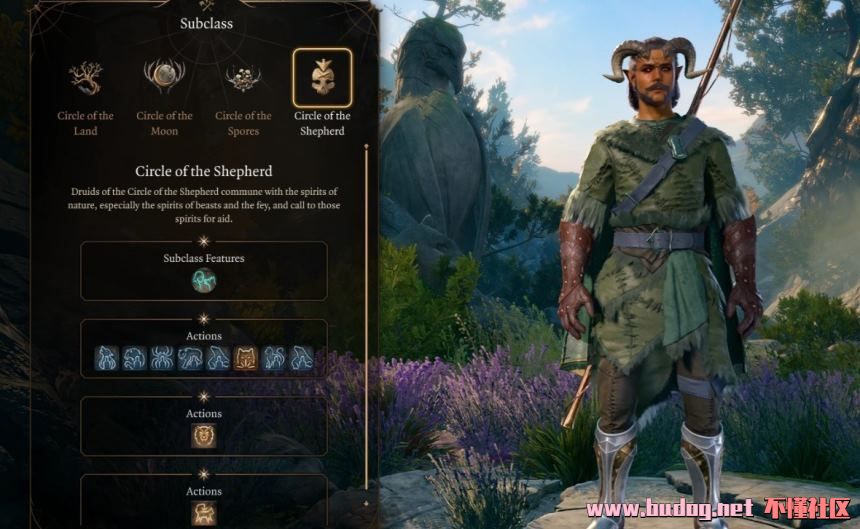Inspect the orange cat face action icon
Viewport: 860px width, 529px height.
click(245, 358)
